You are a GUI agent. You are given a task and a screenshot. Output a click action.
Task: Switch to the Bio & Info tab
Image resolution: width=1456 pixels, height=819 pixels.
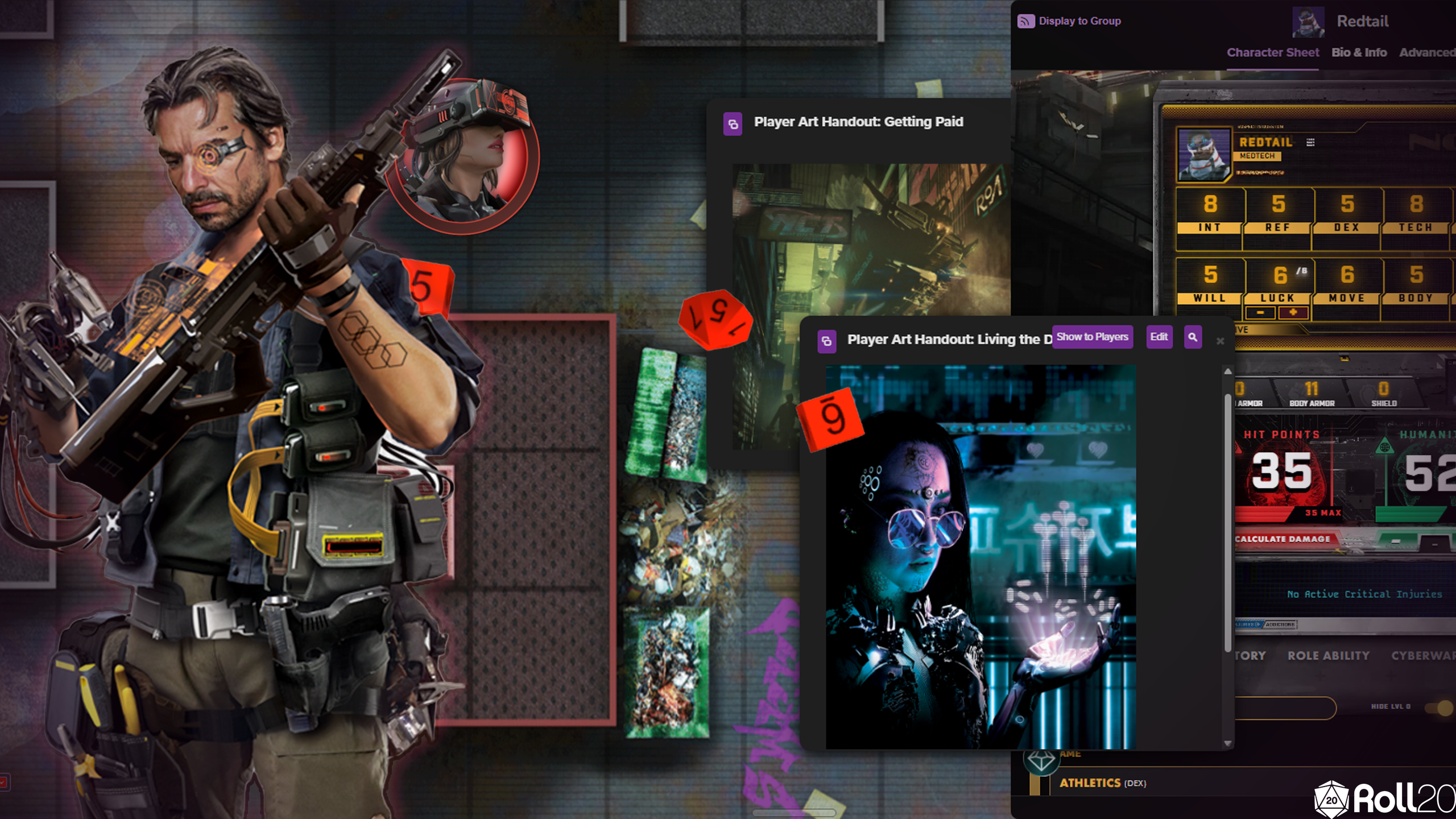[x=1359, y=52]
